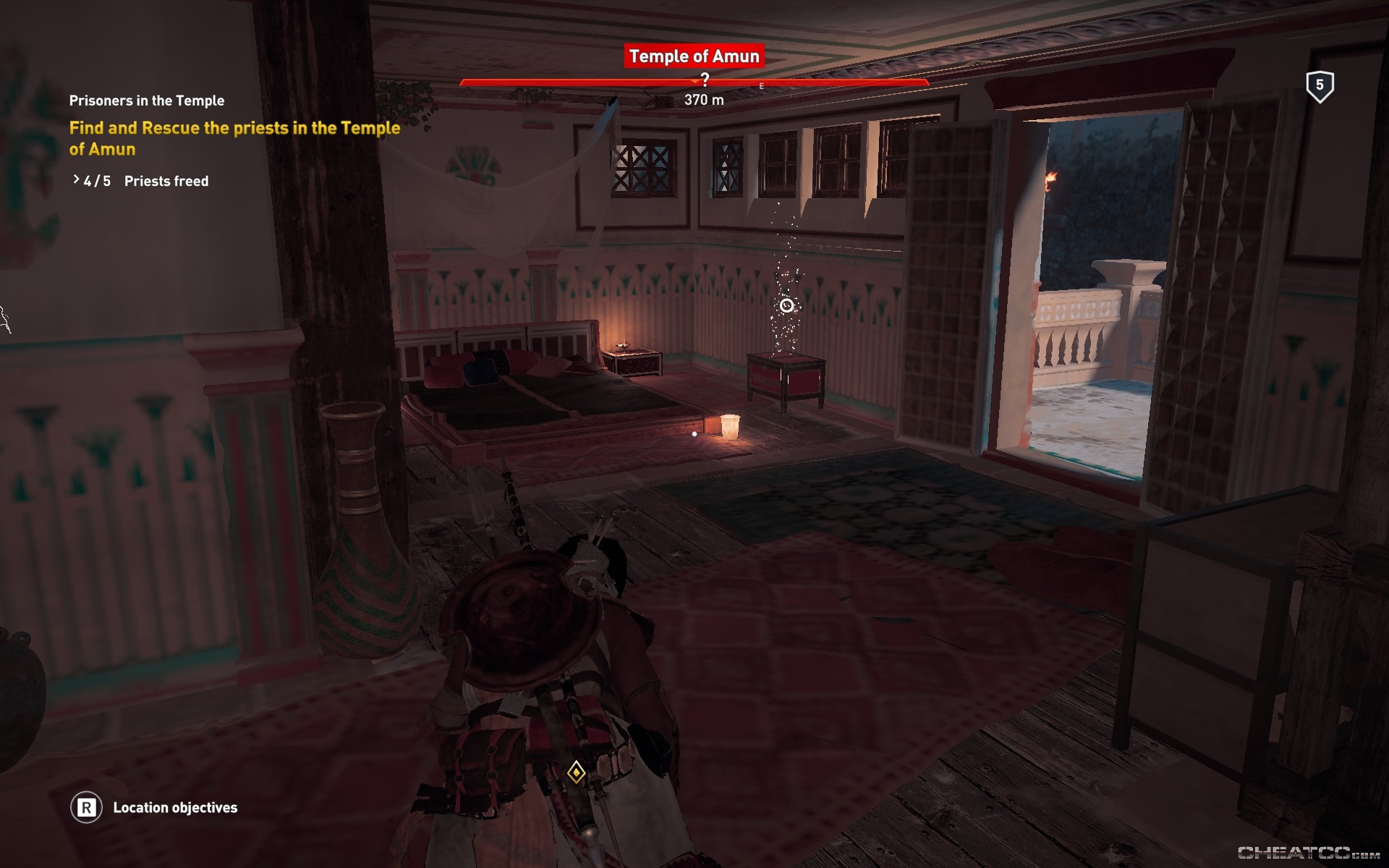Click the glowing candle near the bed
The image size is (1389, 868).
(729, 427)
